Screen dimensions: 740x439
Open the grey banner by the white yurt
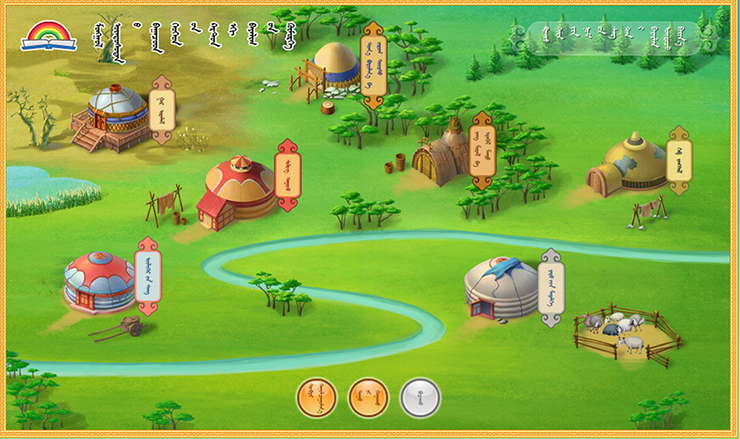[x=551, y=288]
